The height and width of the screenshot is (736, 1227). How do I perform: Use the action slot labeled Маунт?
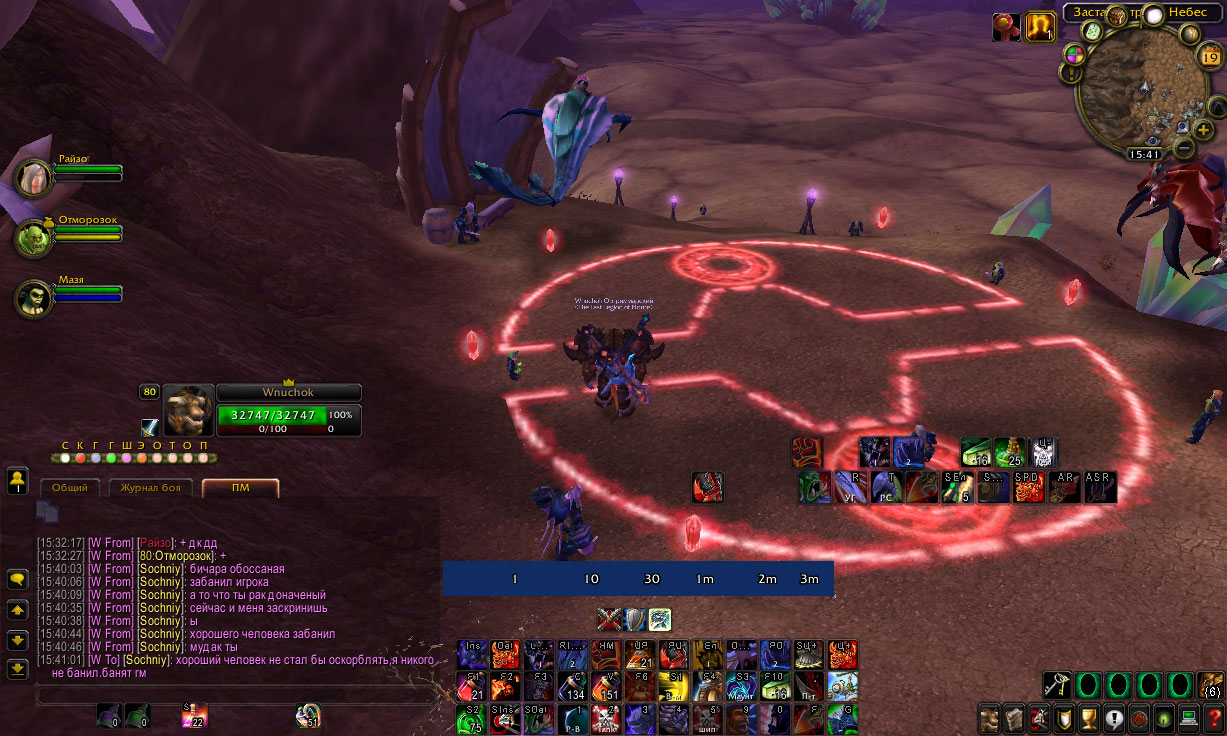tap(741, 687)
